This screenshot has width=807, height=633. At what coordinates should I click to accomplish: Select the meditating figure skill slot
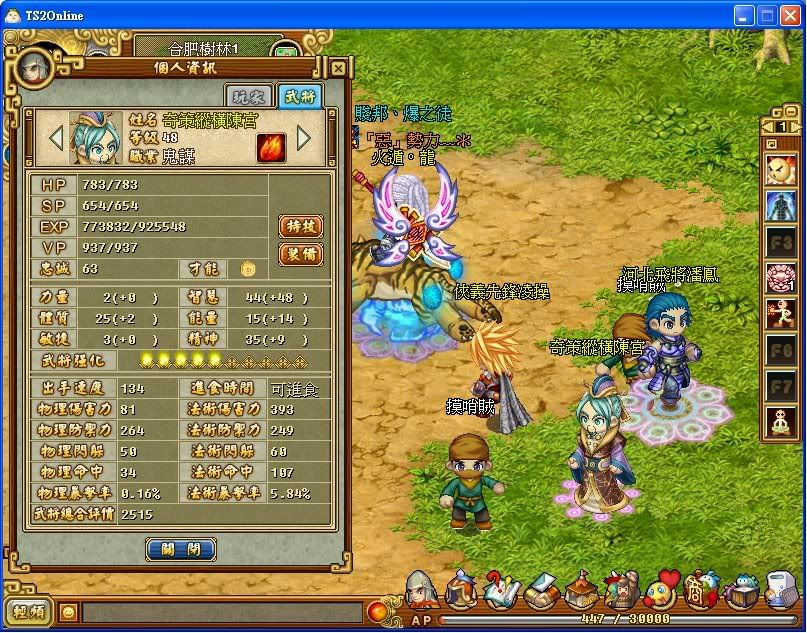780,422
